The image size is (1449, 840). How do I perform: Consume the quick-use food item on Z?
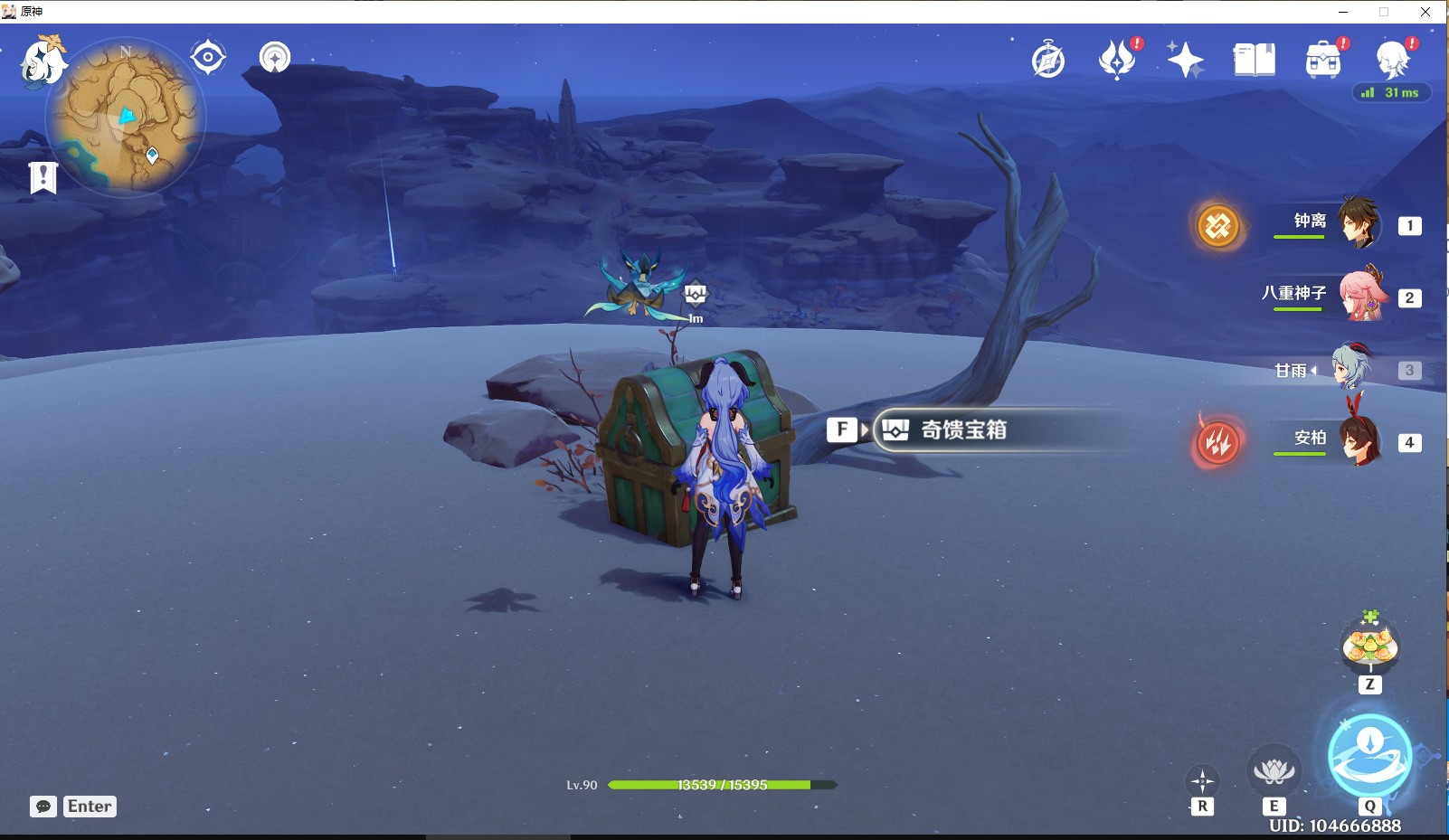(1369, 644)
